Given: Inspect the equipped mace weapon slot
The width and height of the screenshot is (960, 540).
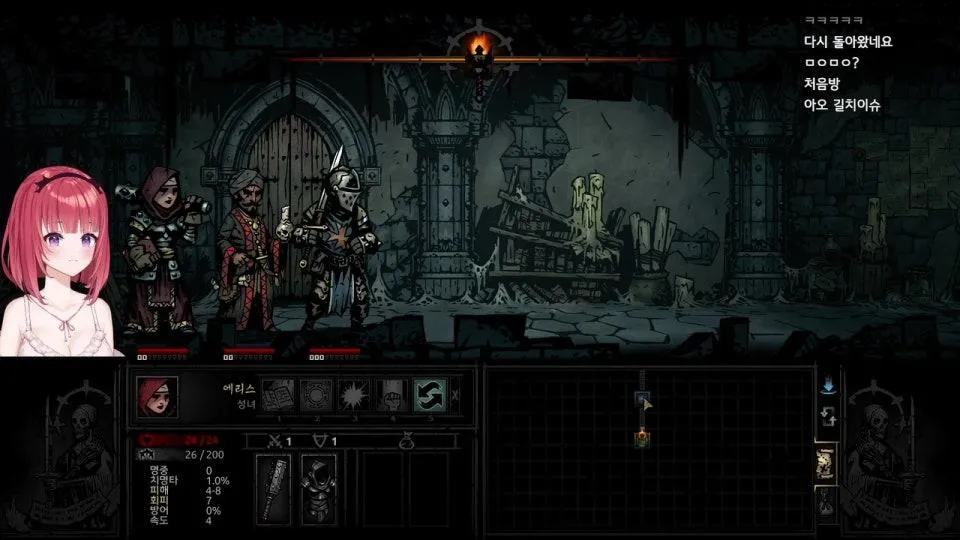Looking at the screenshot, I should 273,488.
